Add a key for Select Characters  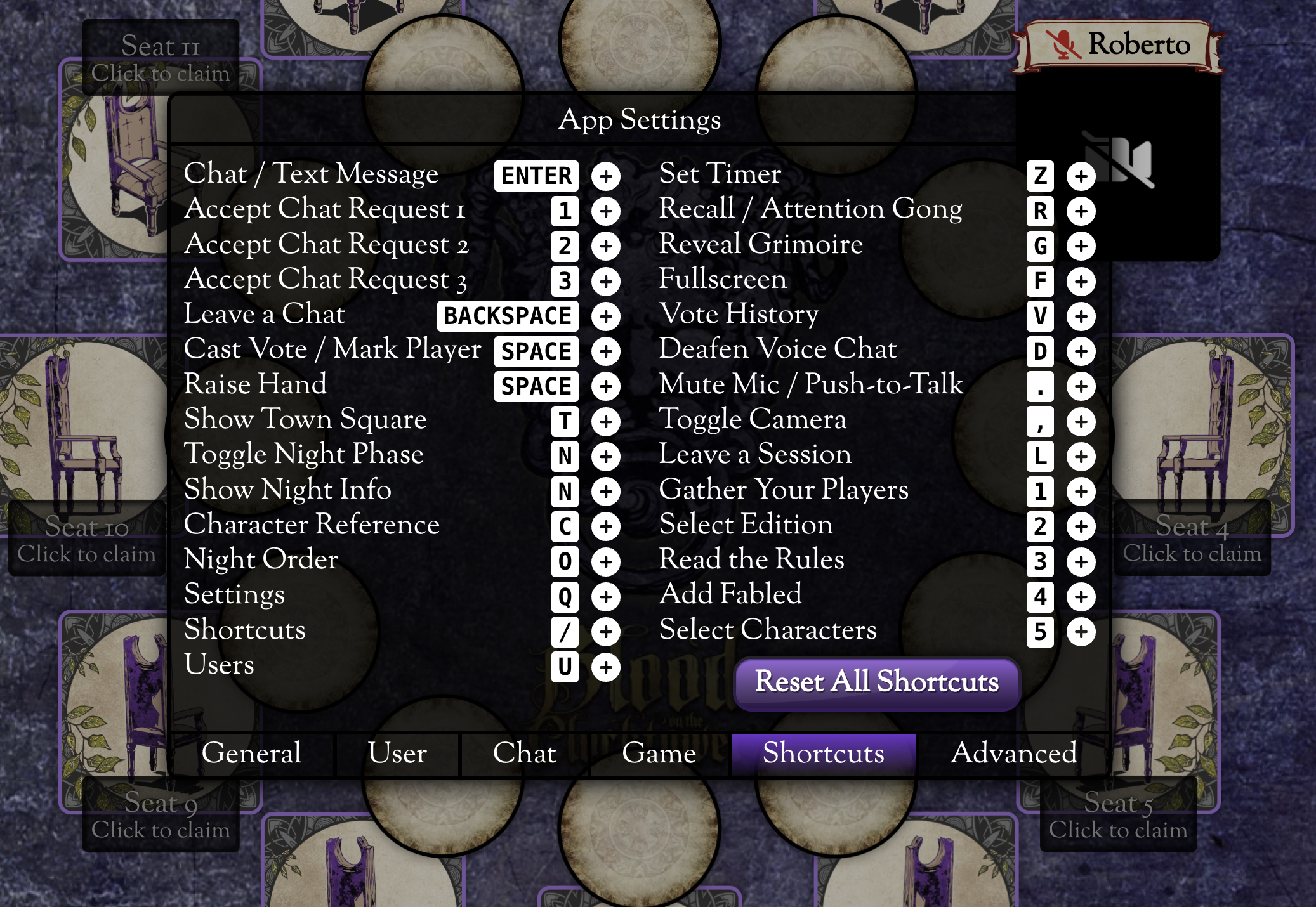pyautogui.click(x=1081, y=632)
